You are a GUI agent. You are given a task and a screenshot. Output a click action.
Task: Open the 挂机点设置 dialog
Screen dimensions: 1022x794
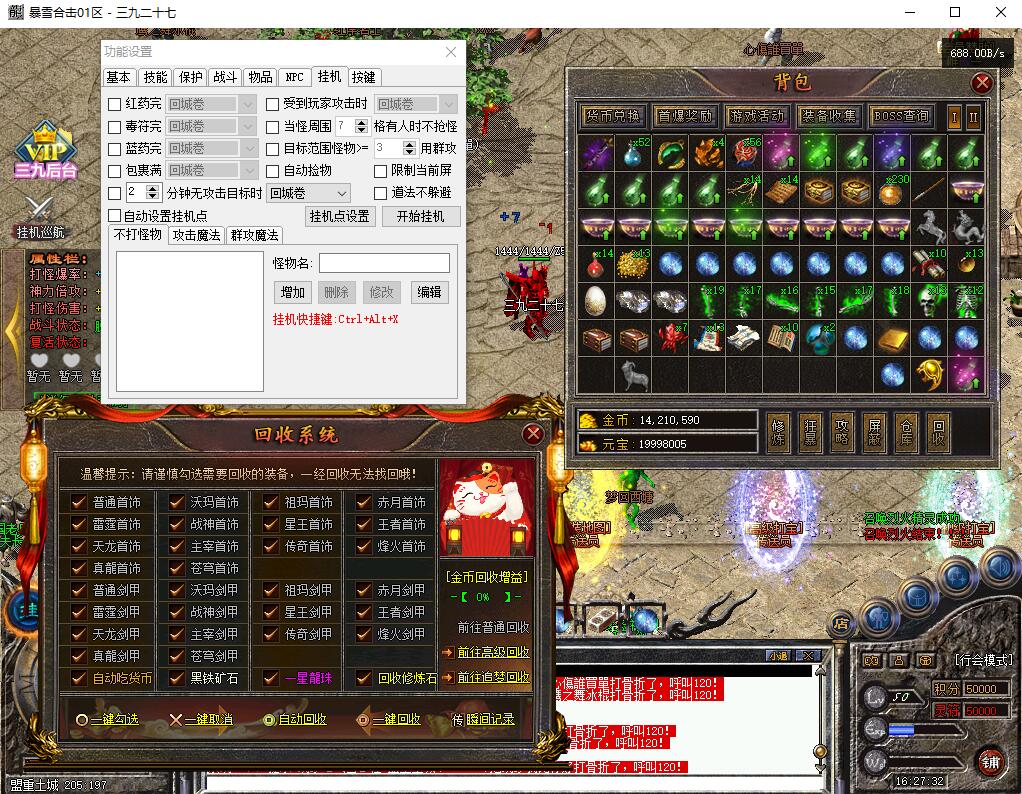click(340, 216)
